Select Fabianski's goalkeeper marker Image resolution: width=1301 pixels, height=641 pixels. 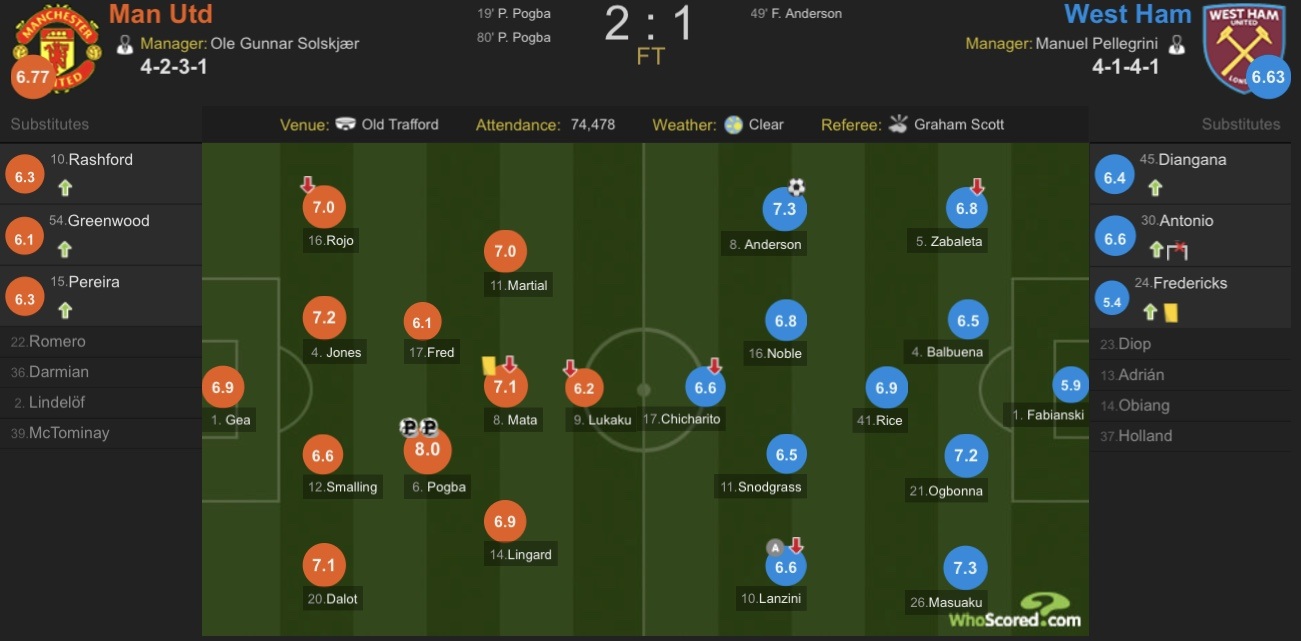pyautogui.click(x=1070, y=385)
